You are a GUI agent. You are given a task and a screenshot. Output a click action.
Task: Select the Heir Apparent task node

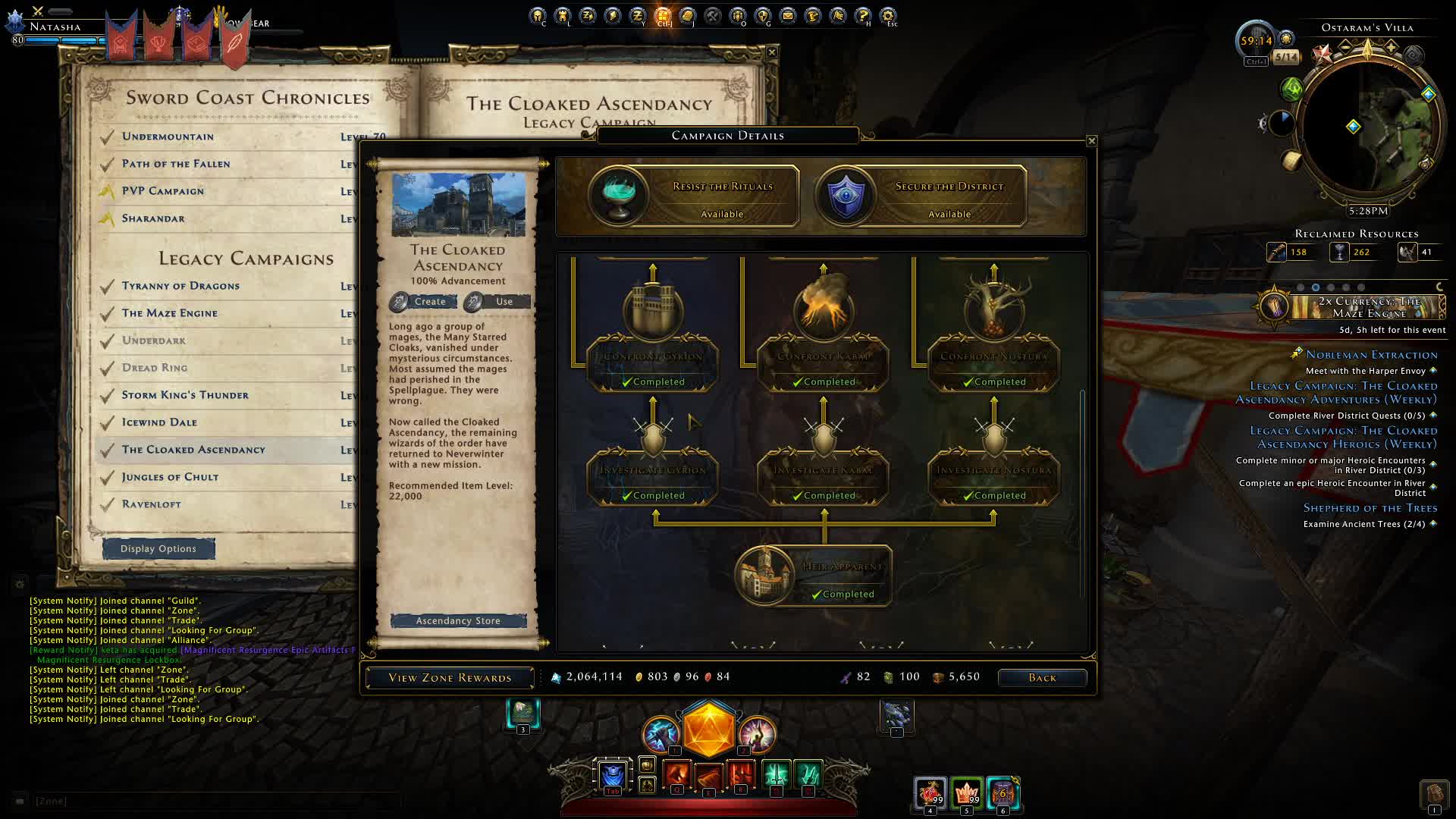(813, 576)
